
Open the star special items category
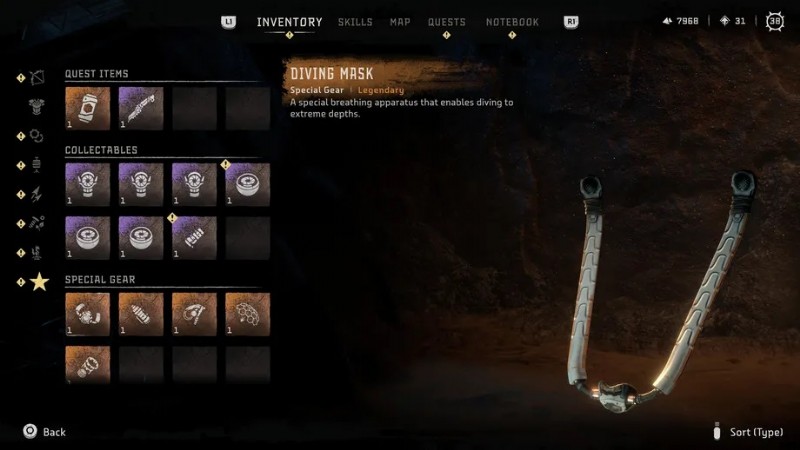coord(39,282)
